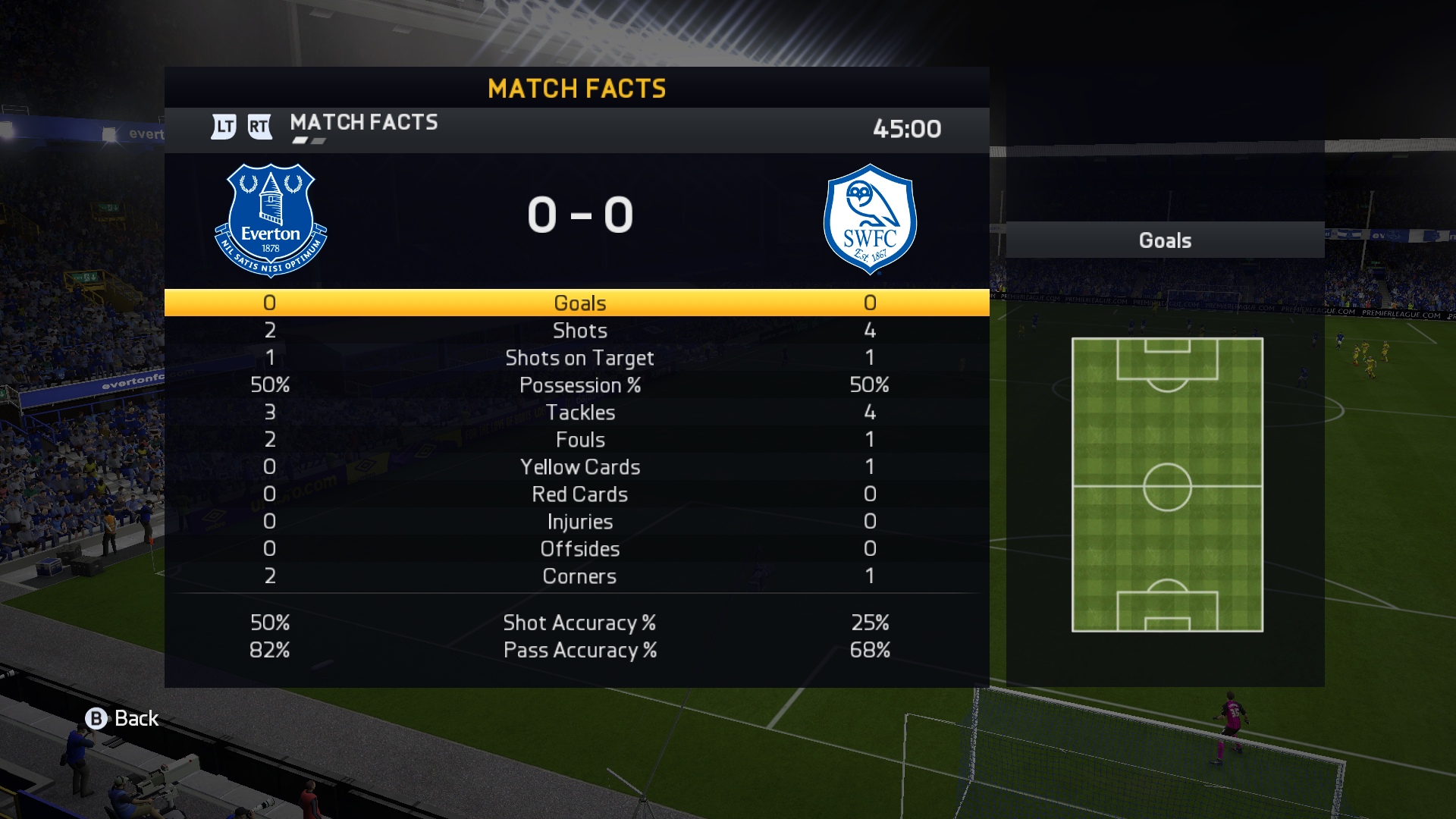The image size is (1456, 819).
Task: Select the Corners stat row
Action: point(579,576)
